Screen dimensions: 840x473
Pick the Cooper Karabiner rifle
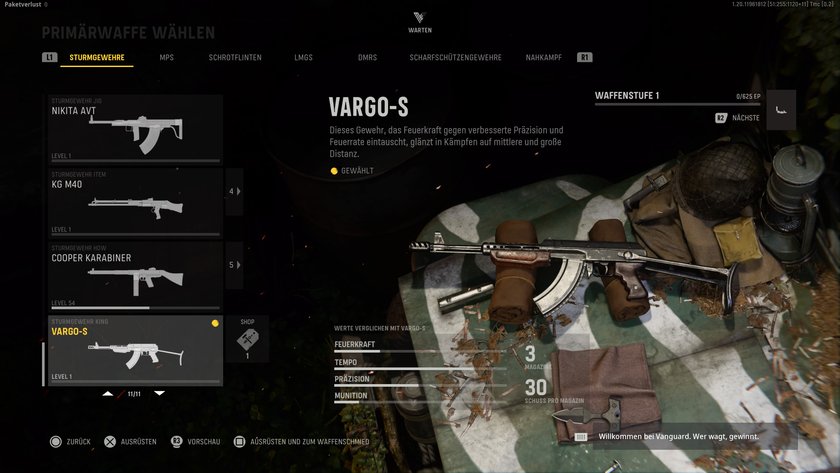[x=135, y=275]
